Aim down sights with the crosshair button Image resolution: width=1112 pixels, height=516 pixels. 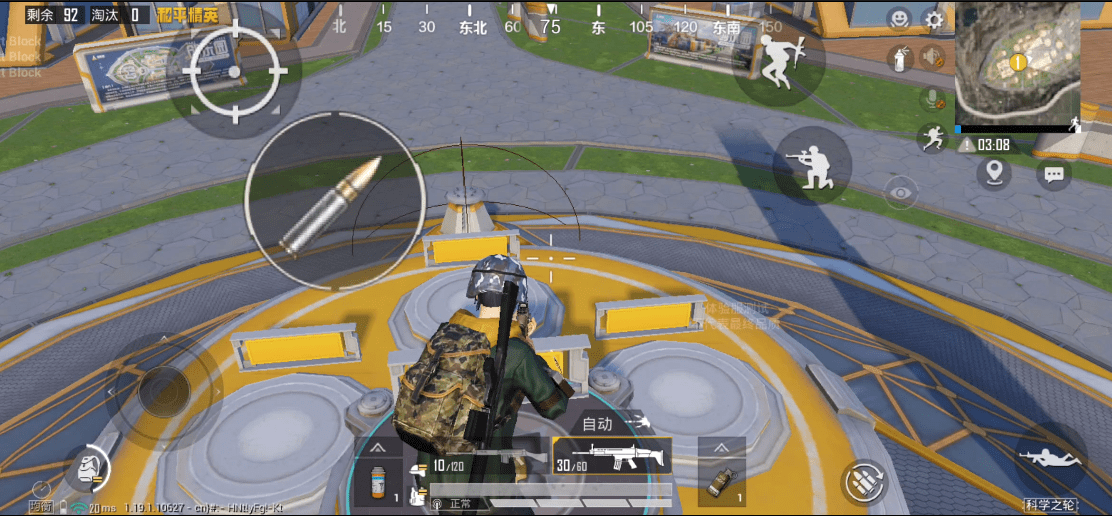pos(235,72)
